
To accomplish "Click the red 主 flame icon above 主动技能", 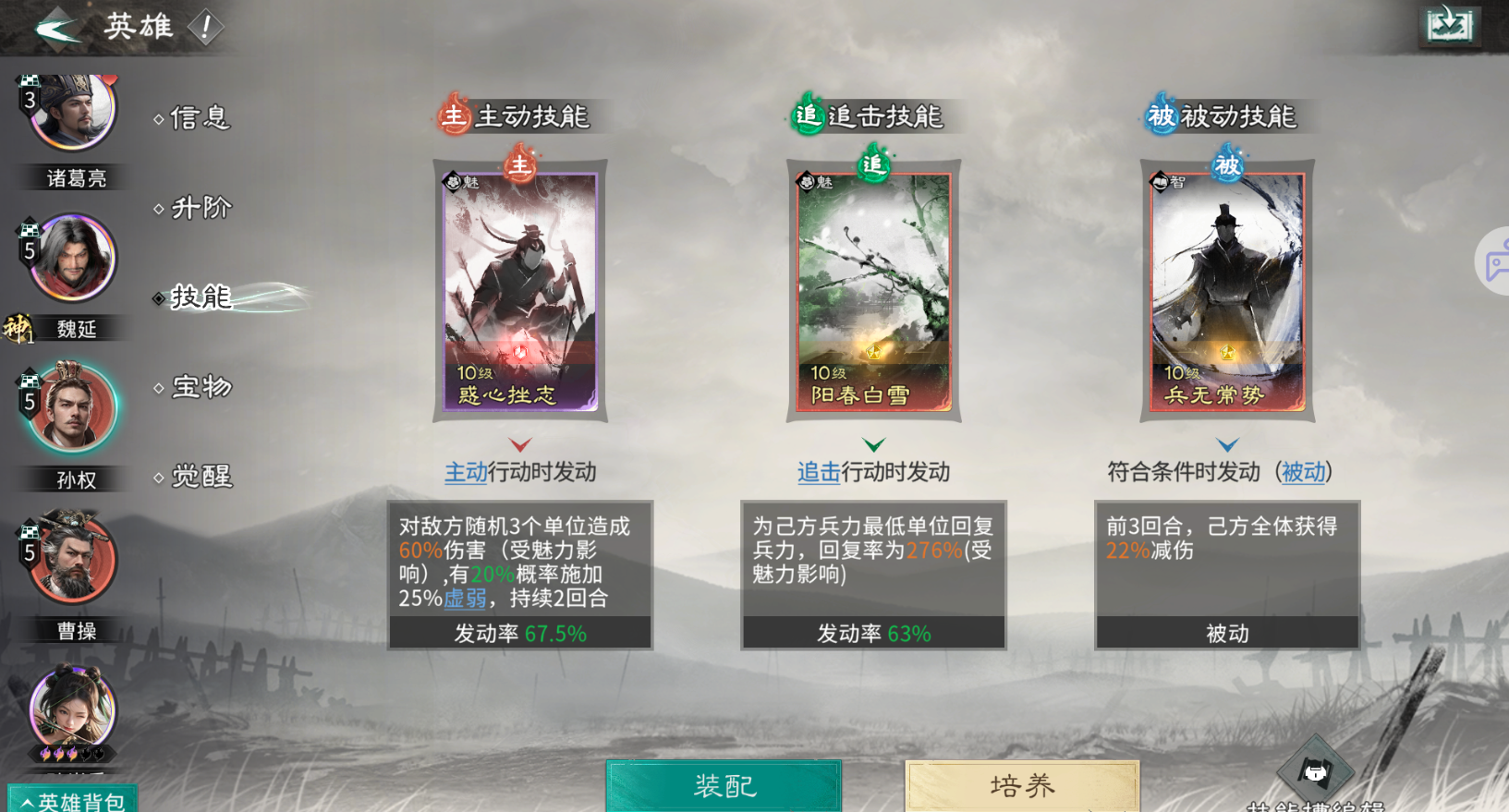I will tap(452, 113).
